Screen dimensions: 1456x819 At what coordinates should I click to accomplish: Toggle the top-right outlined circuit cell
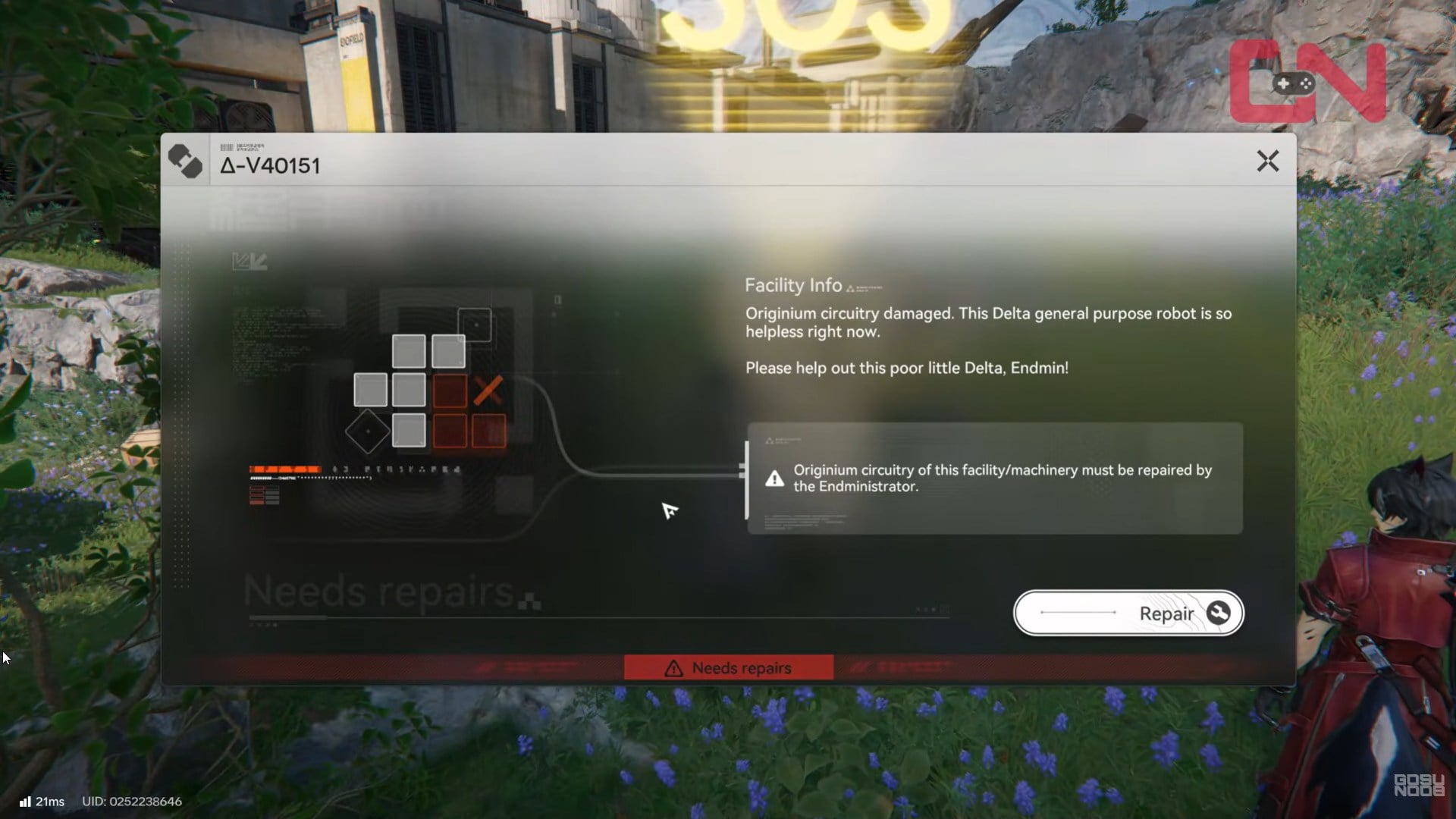tap(474, 323)
